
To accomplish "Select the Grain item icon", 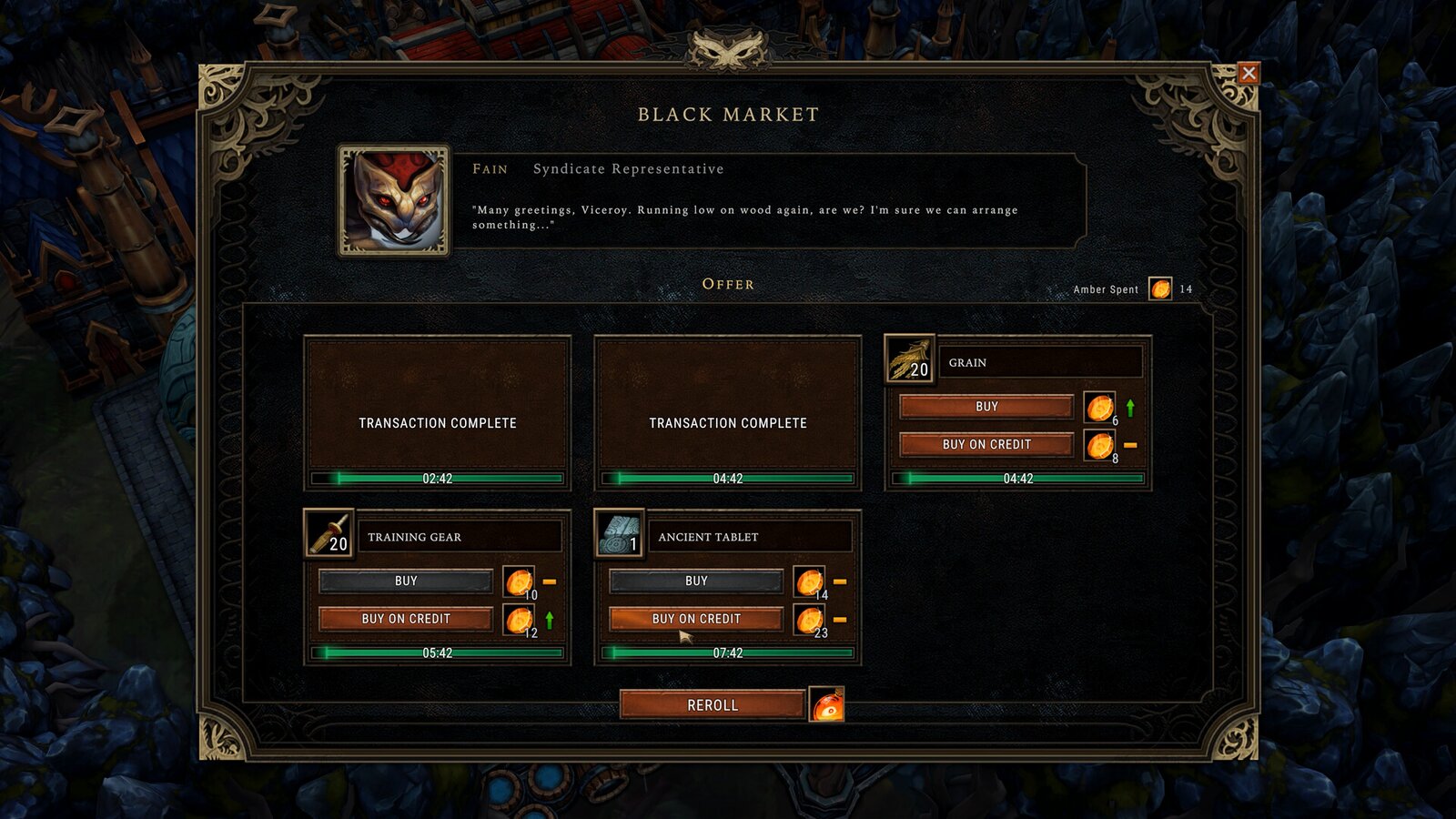I will point(909,359).
